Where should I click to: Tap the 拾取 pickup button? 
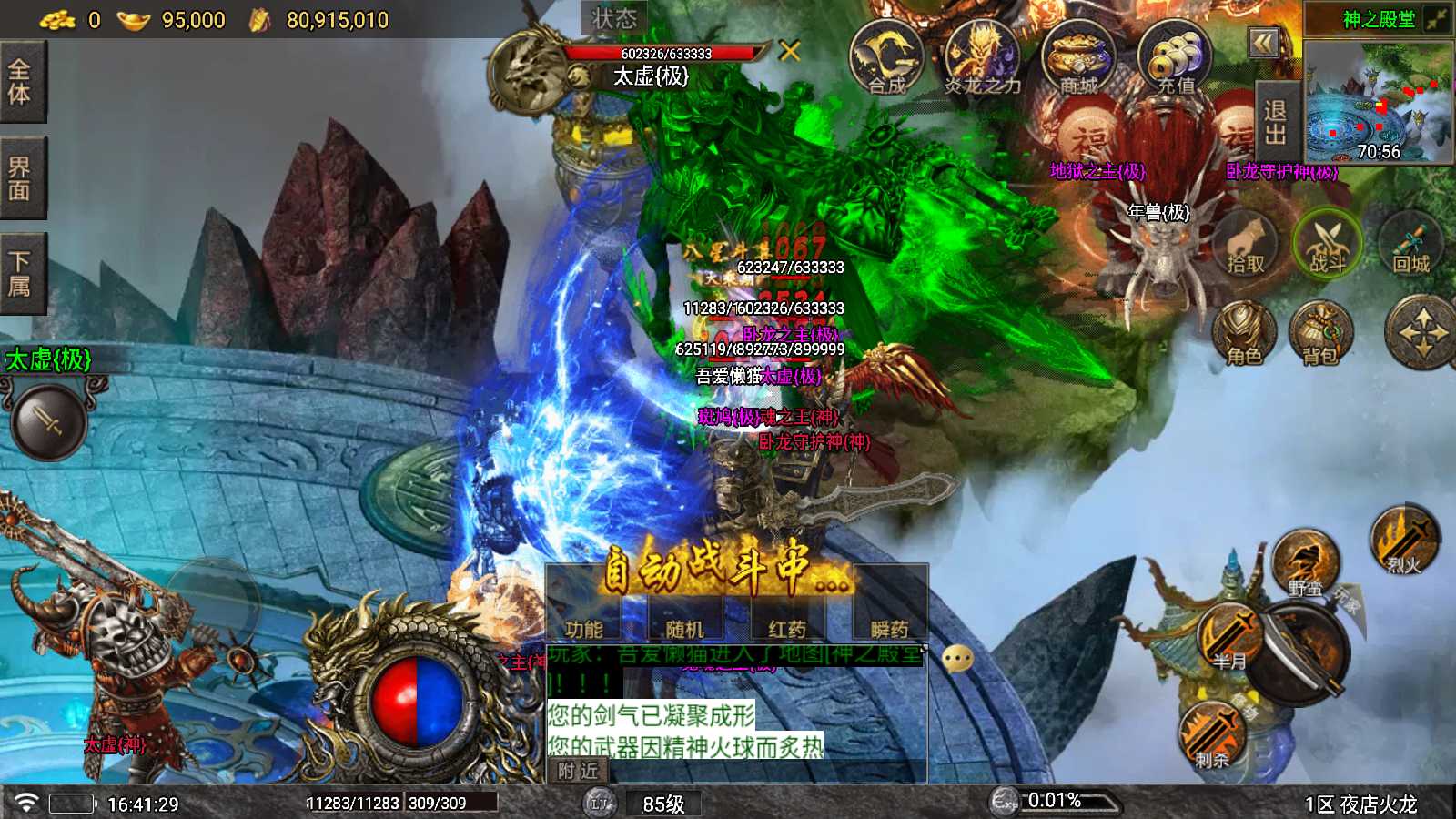point(1246,246)
